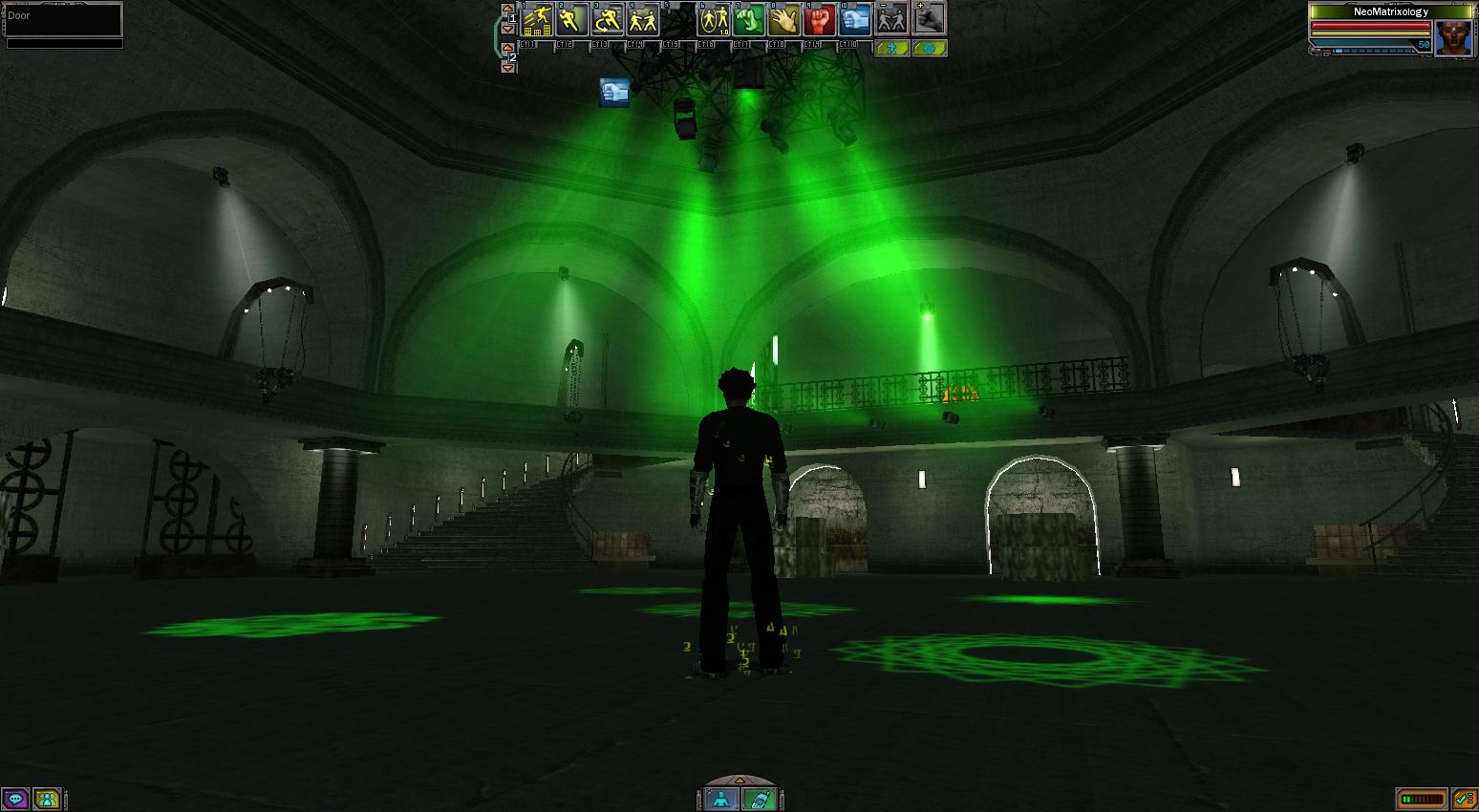The height and width of the screenshot is (812, 1479).
Task: Click the grey fist plus button
Action: [929, 18]
